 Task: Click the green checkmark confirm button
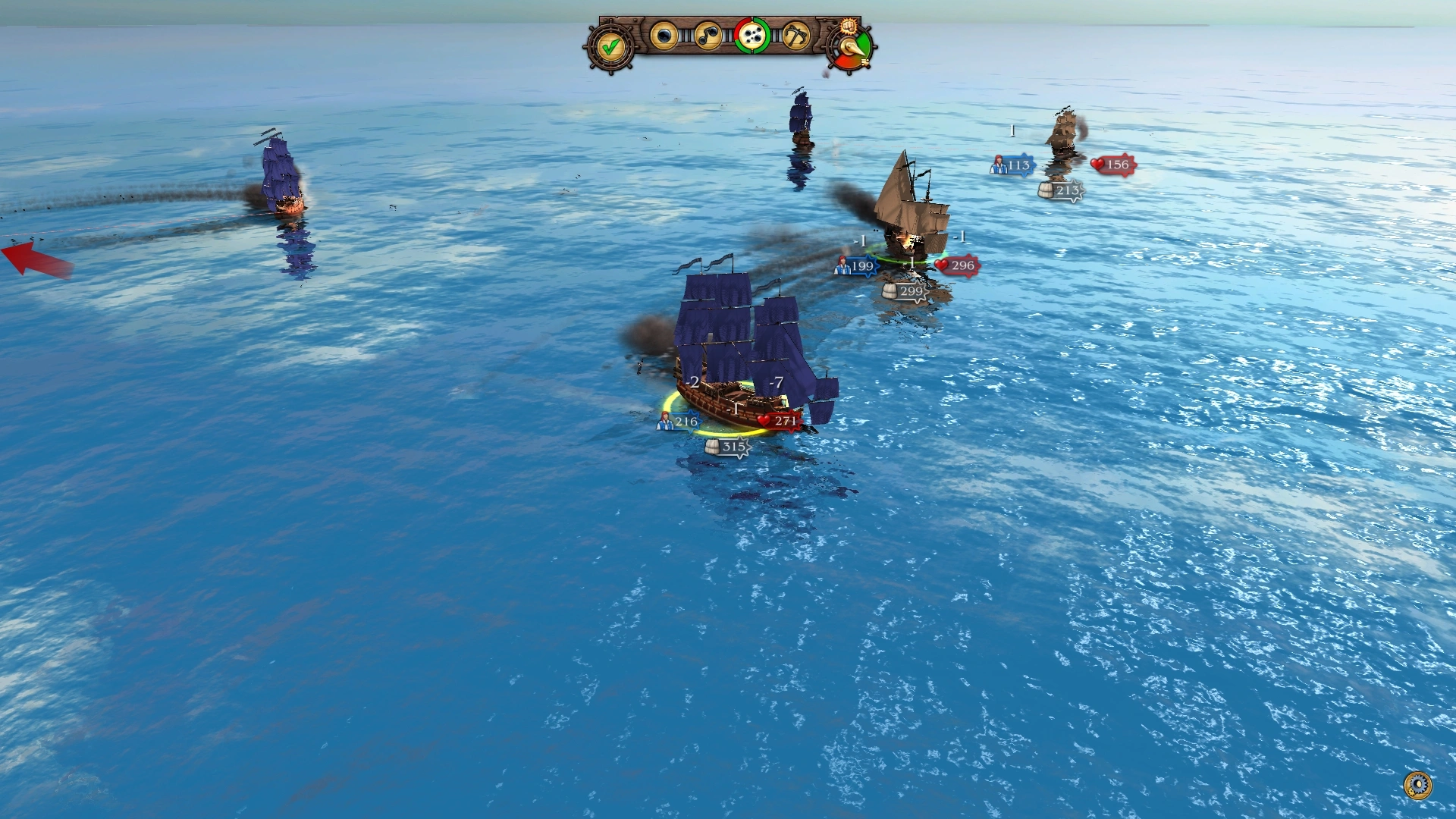point(610,47)
